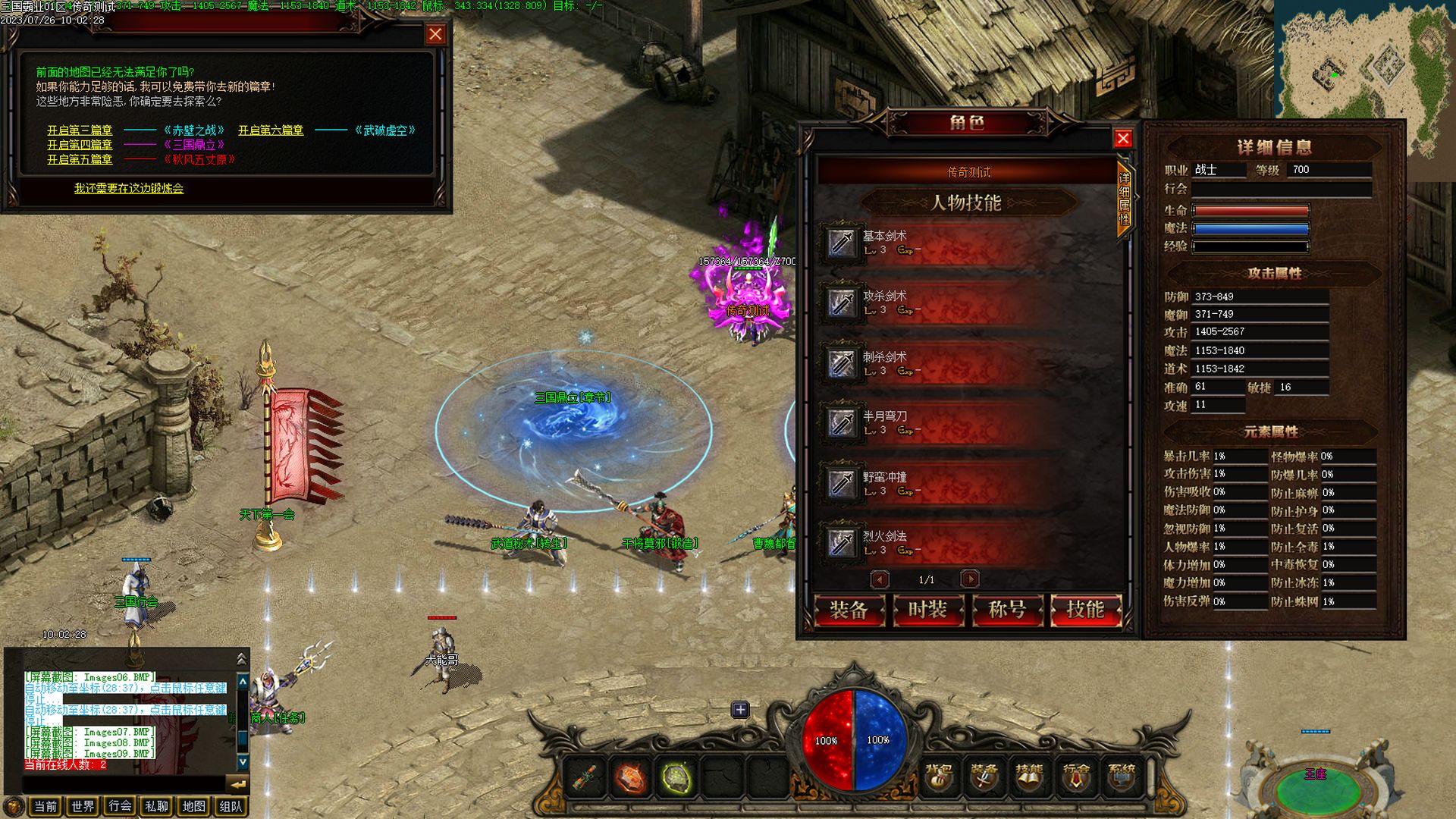Image resolution: width=1456 pixels, height=819 pixels.
Task: Choose 开启第三篇章 chapter option
Action: click(x=80, y=130)
